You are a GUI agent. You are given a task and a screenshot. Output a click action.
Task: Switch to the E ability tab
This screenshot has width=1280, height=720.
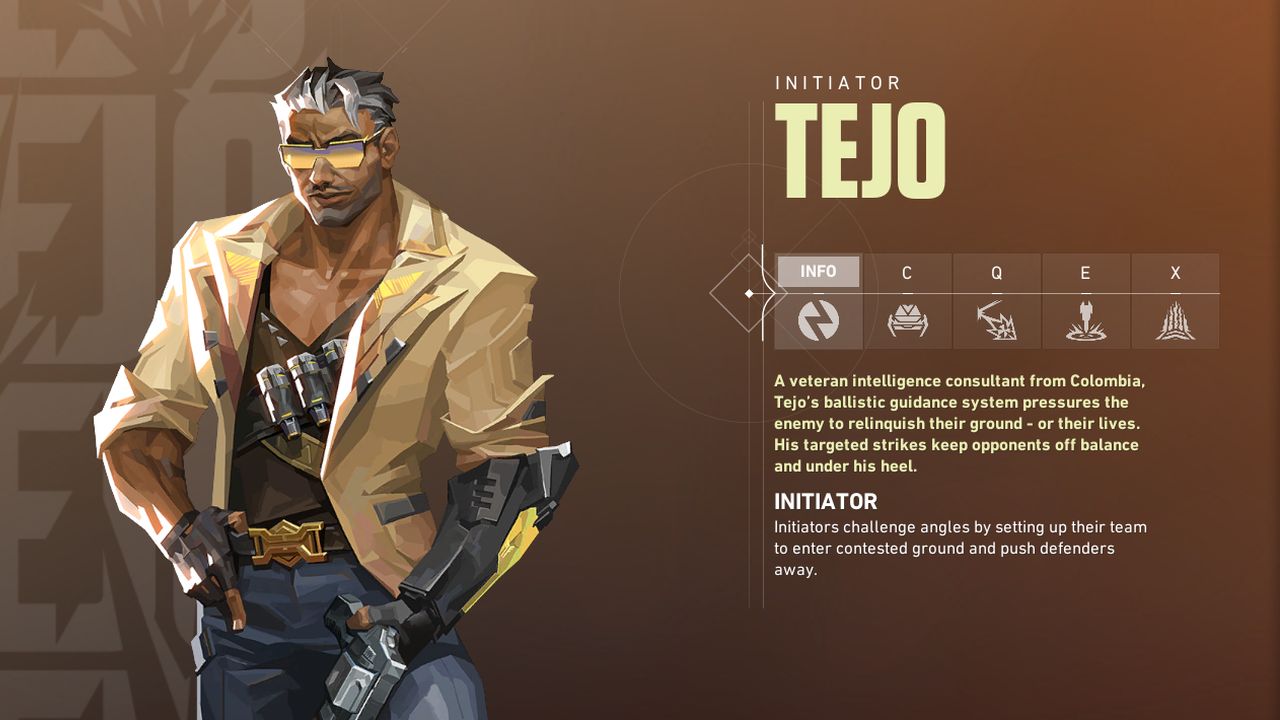click(x=1085, y=301)
